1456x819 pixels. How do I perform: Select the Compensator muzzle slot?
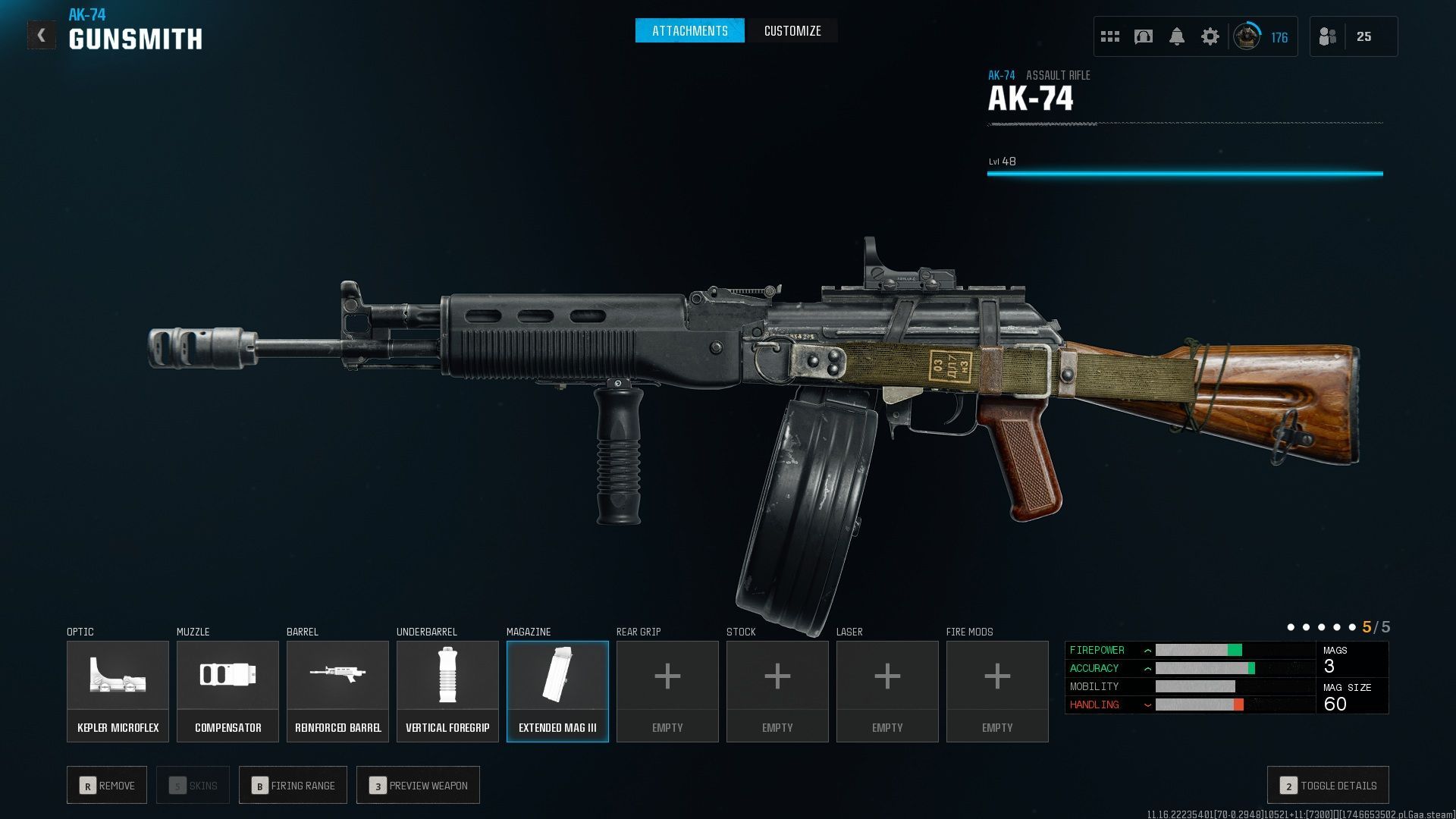pos(227,691)
